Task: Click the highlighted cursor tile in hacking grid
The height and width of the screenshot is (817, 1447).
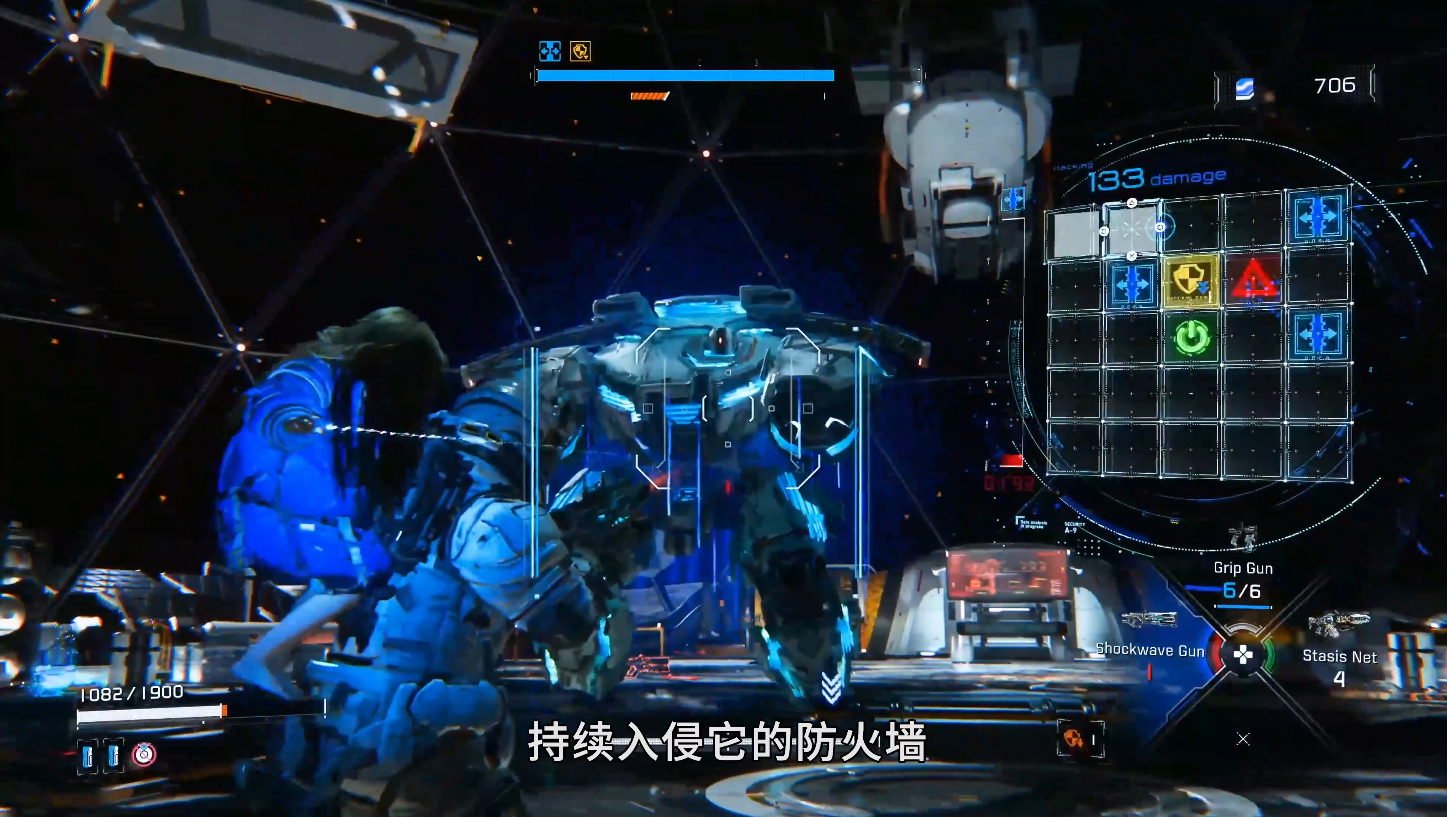Action: (x=1132, y=227)
